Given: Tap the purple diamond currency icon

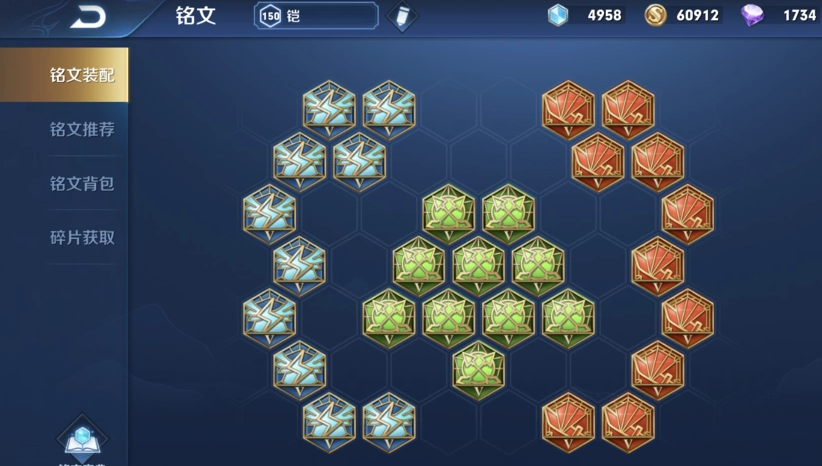Looking at the screenshot, I should [x=752, y=16].
